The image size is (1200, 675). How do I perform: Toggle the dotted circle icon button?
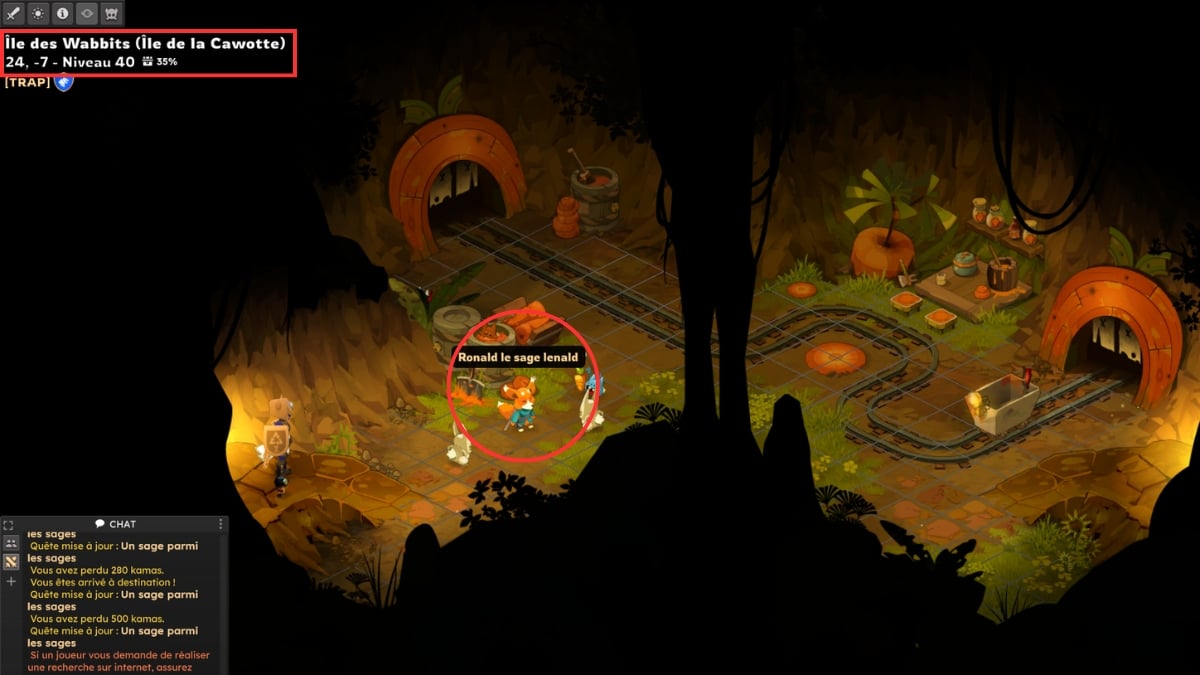(38, 14)
